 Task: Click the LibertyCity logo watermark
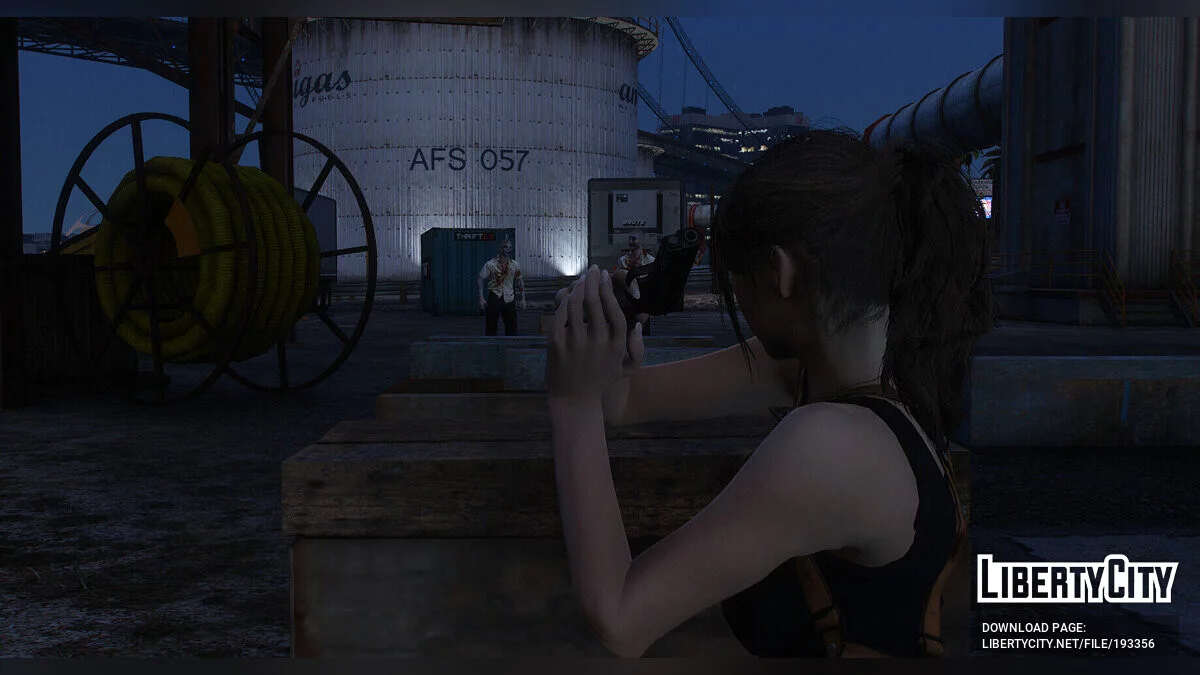pyautogui.click(x=1077, y=580)
